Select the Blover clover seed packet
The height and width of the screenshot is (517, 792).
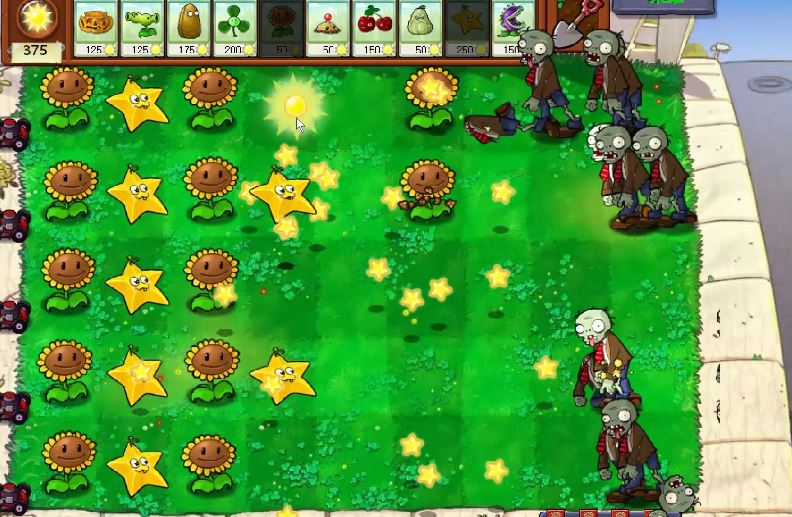point(234,28)
